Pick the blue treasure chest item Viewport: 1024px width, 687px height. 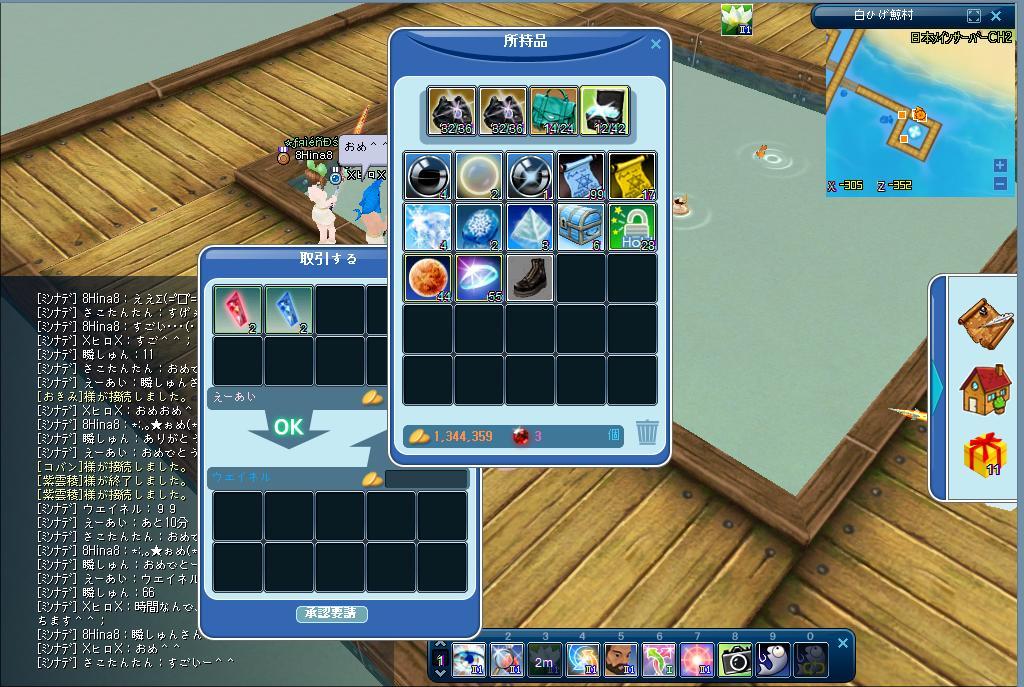coord(581,227)
